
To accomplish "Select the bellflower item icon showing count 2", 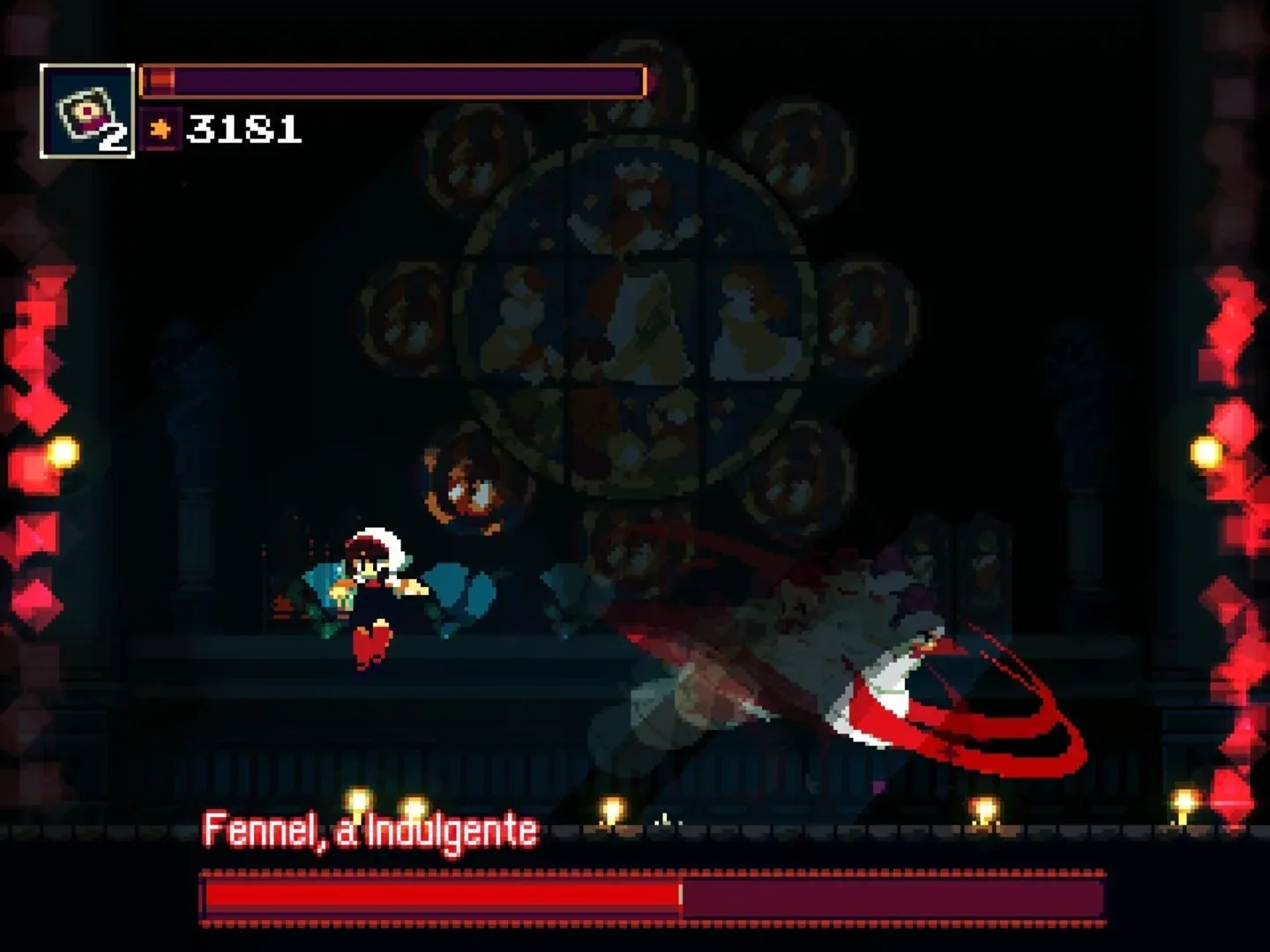I will 86,108.
